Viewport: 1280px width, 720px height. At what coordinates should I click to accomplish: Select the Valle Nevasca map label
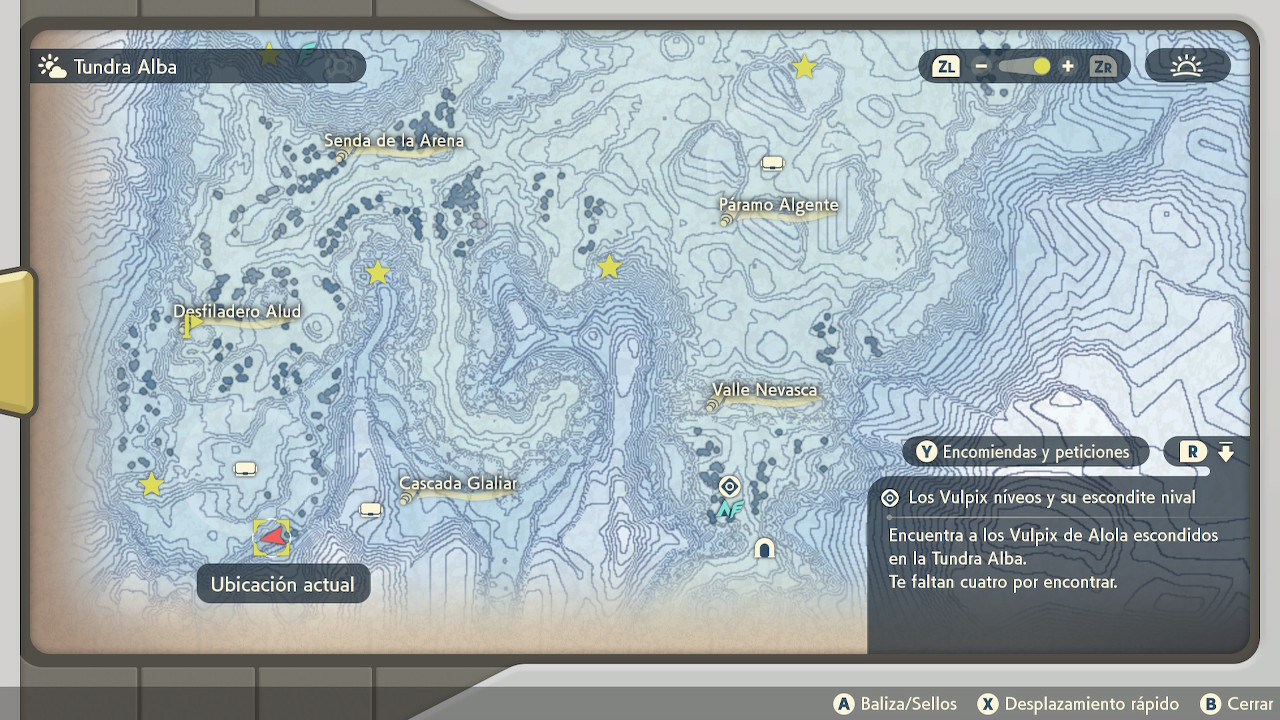765,390
